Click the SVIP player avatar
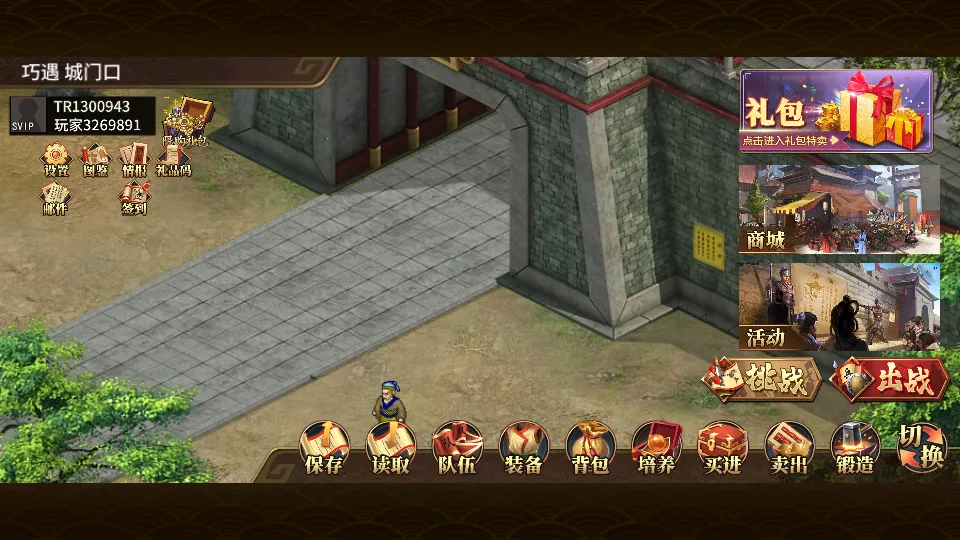This screenshot has height=540, width=960. [28, 115]
